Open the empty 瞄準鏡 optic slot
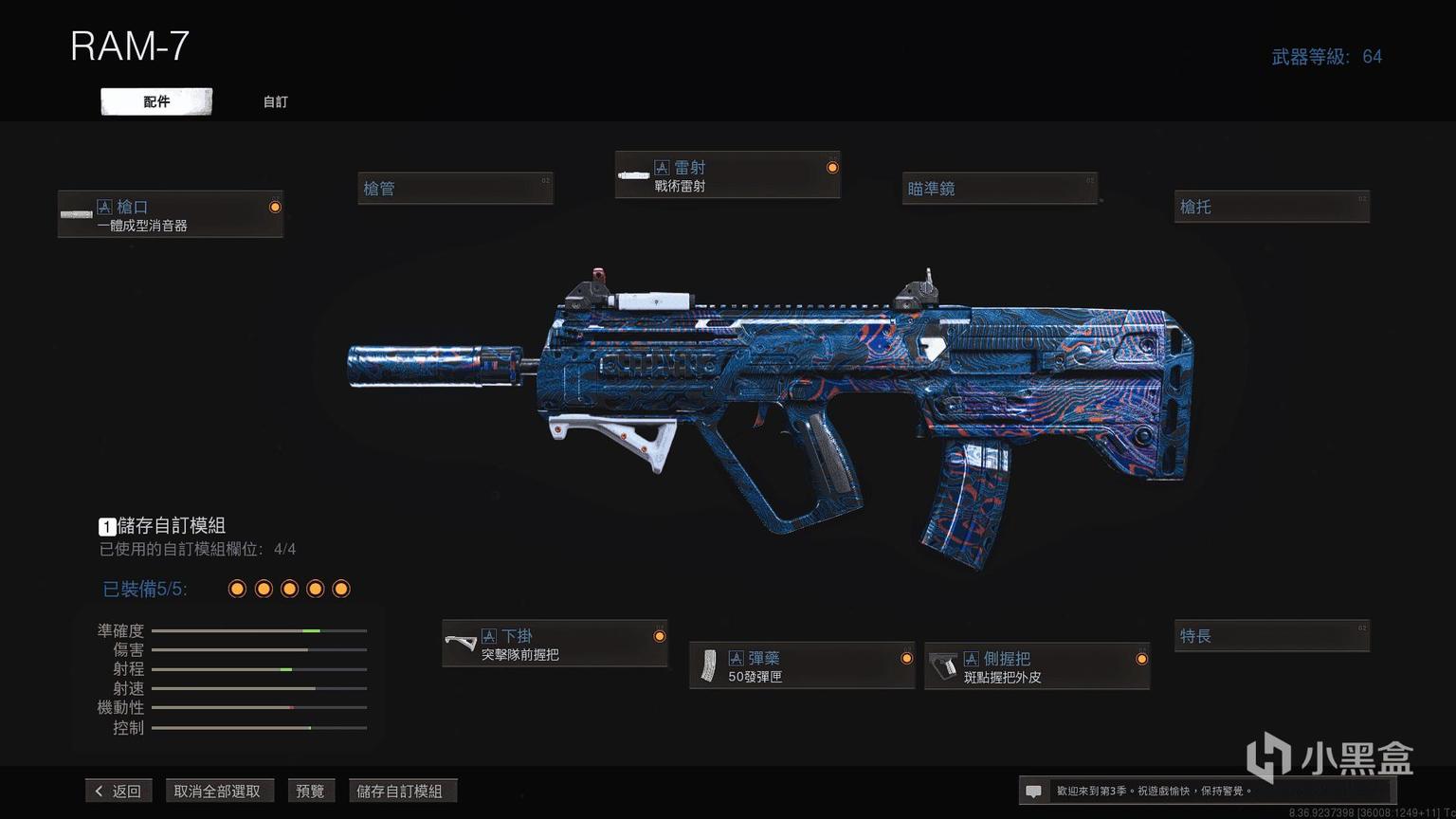This screenshot has width=1456, height=819. 999,189
